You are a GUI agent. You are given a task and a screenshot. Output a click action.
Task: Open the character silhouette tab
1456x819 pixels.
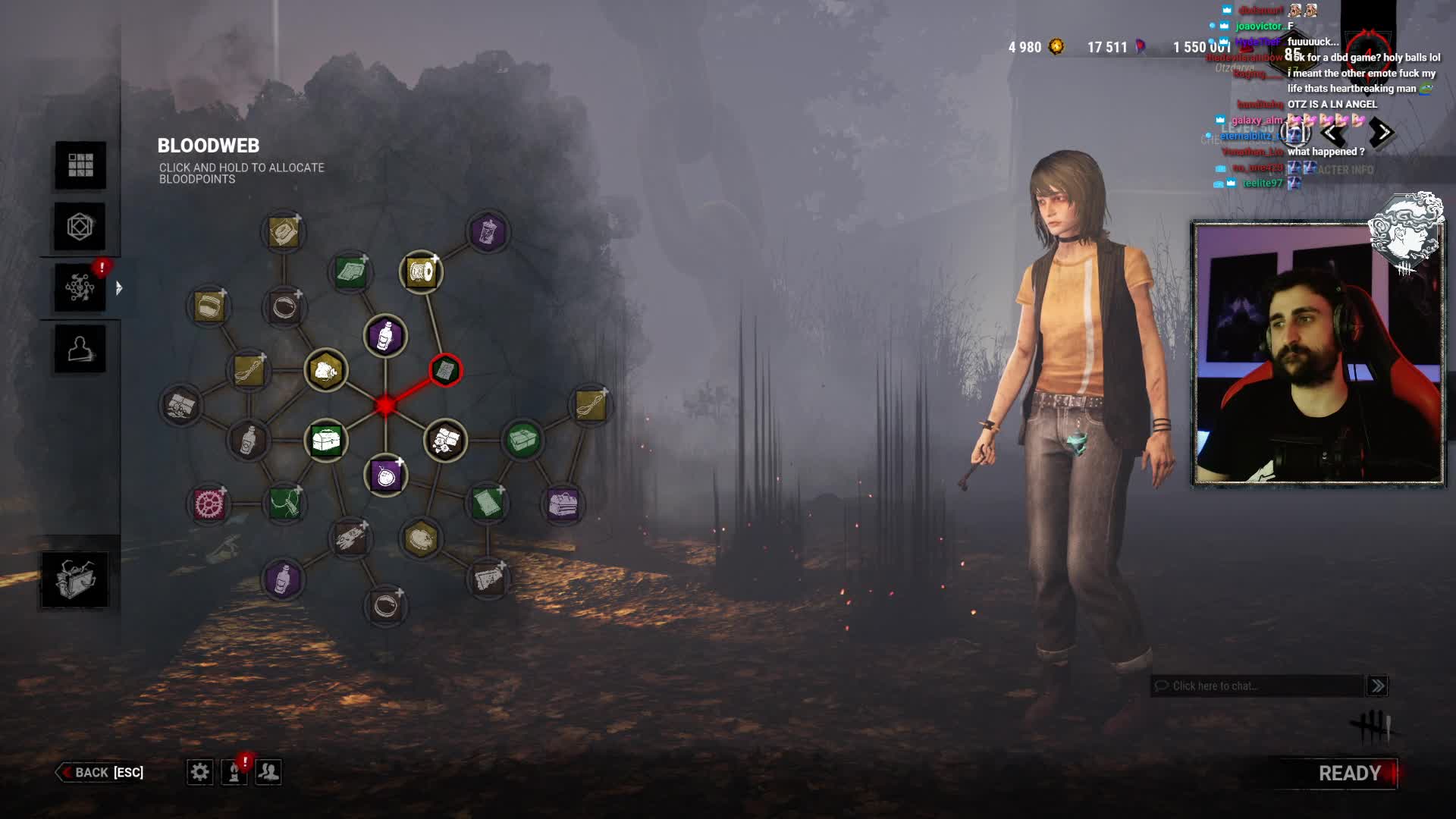[x=80, y=349]
